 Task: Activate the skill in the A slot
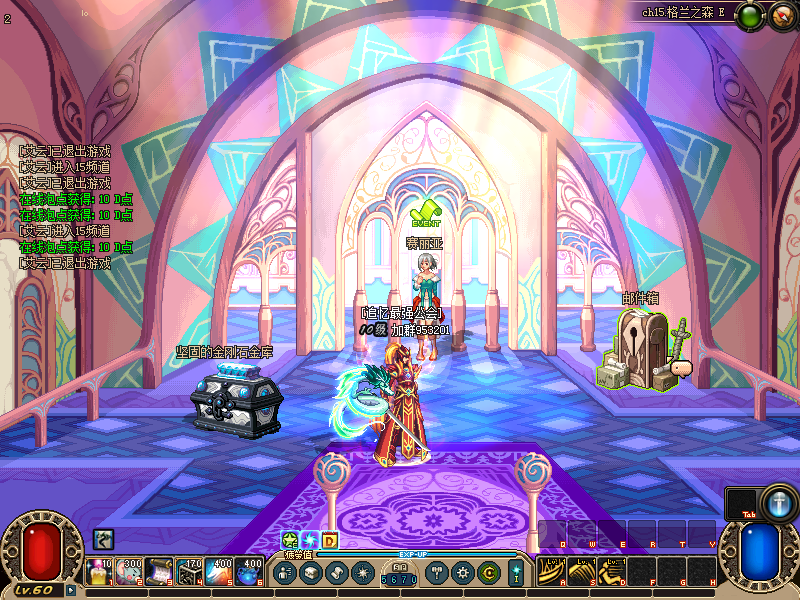550,570
